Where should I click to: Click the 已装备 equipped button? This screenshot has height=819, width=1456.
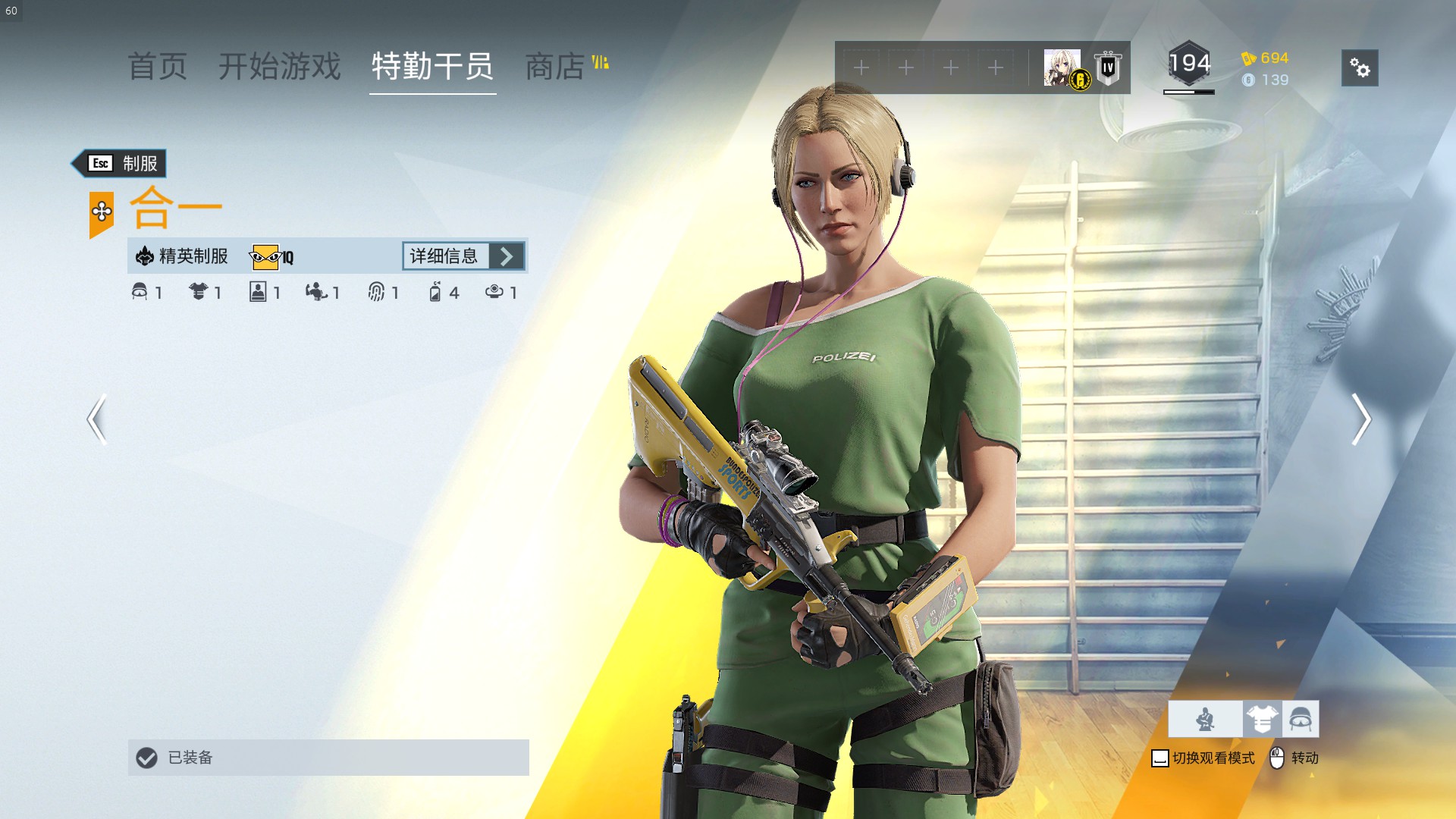point(328,757)
